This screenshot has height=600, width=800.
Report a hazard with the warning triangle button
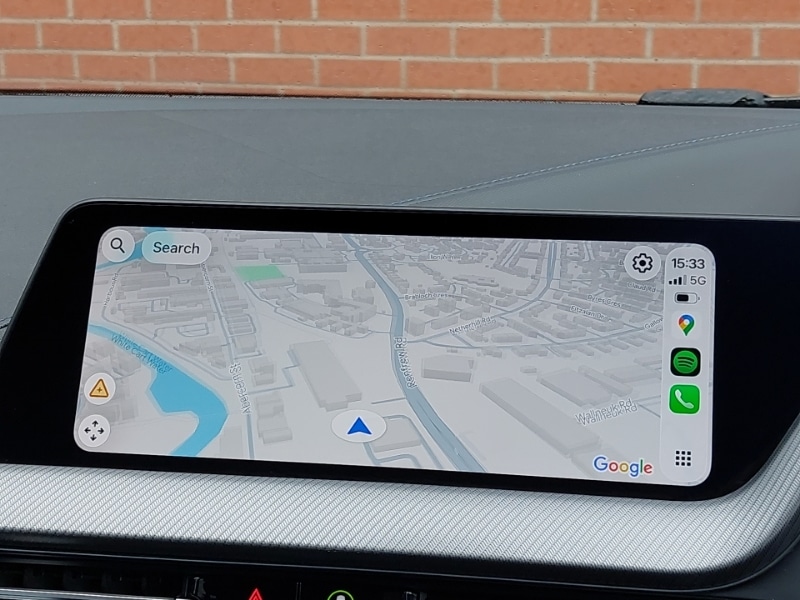click(99, 389)
